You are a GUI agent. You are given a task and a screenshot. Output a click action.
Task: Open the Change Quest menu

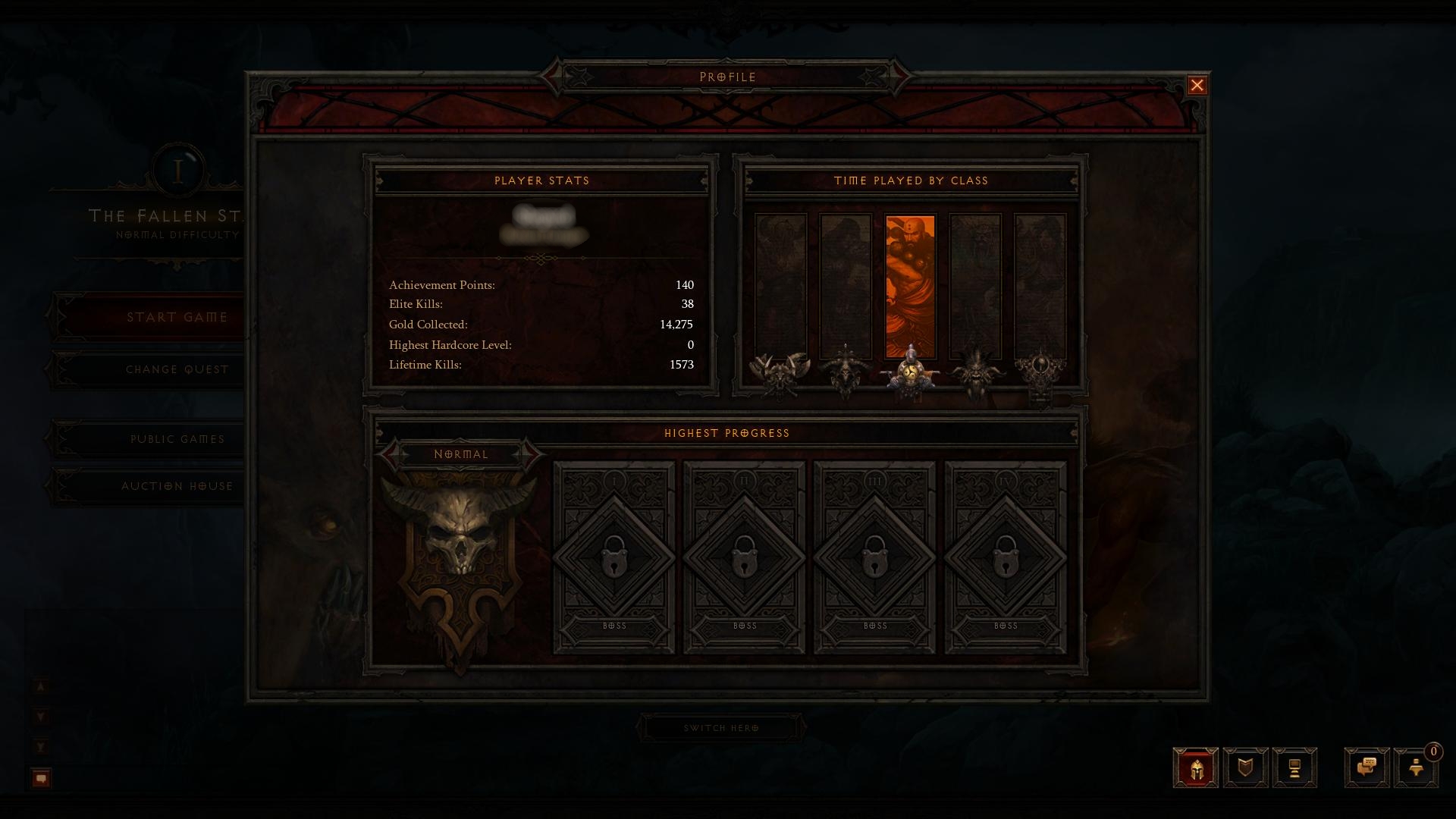coord(177,369)
